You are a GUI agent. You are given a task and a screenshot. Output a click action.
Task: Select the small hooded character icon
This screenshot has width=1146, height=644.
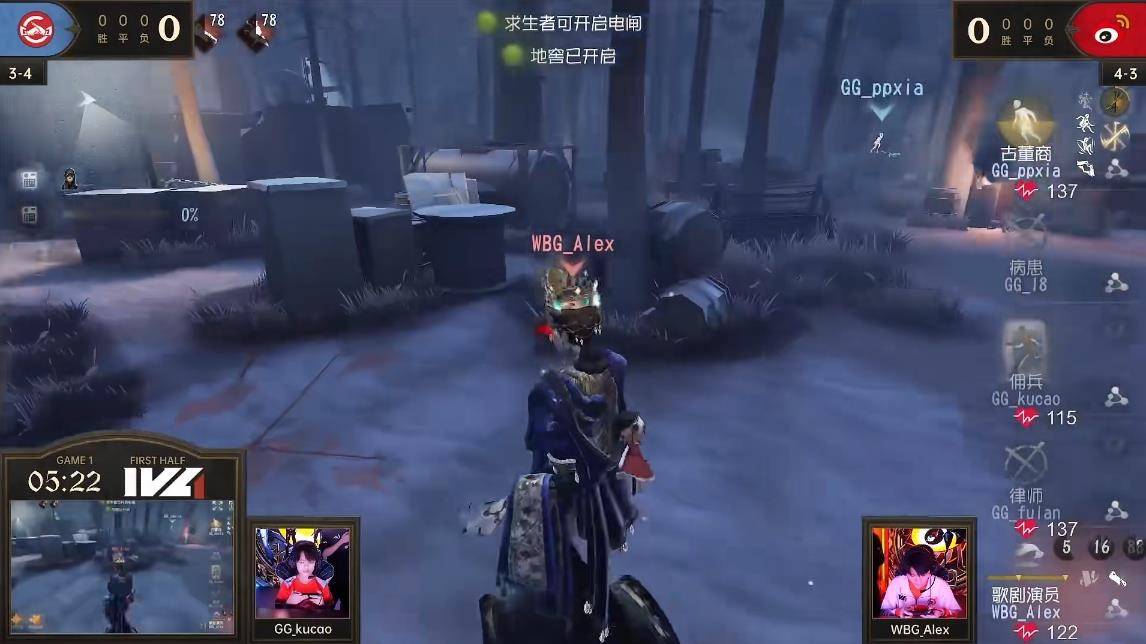click(x=70, y=178)
